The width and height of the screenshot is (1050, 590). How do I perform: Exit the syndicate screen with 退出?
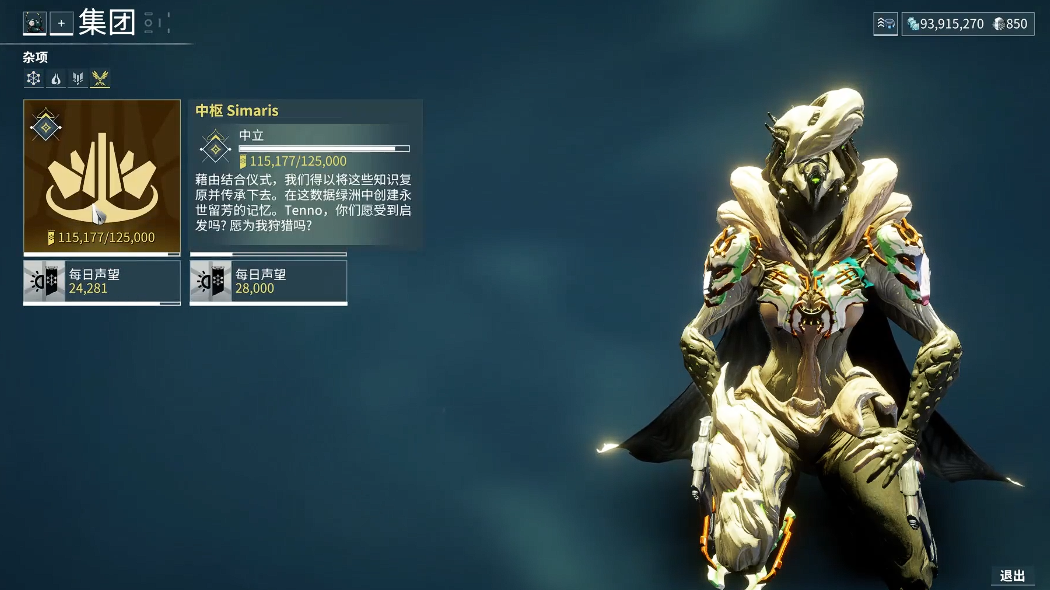click(1012, 575)
